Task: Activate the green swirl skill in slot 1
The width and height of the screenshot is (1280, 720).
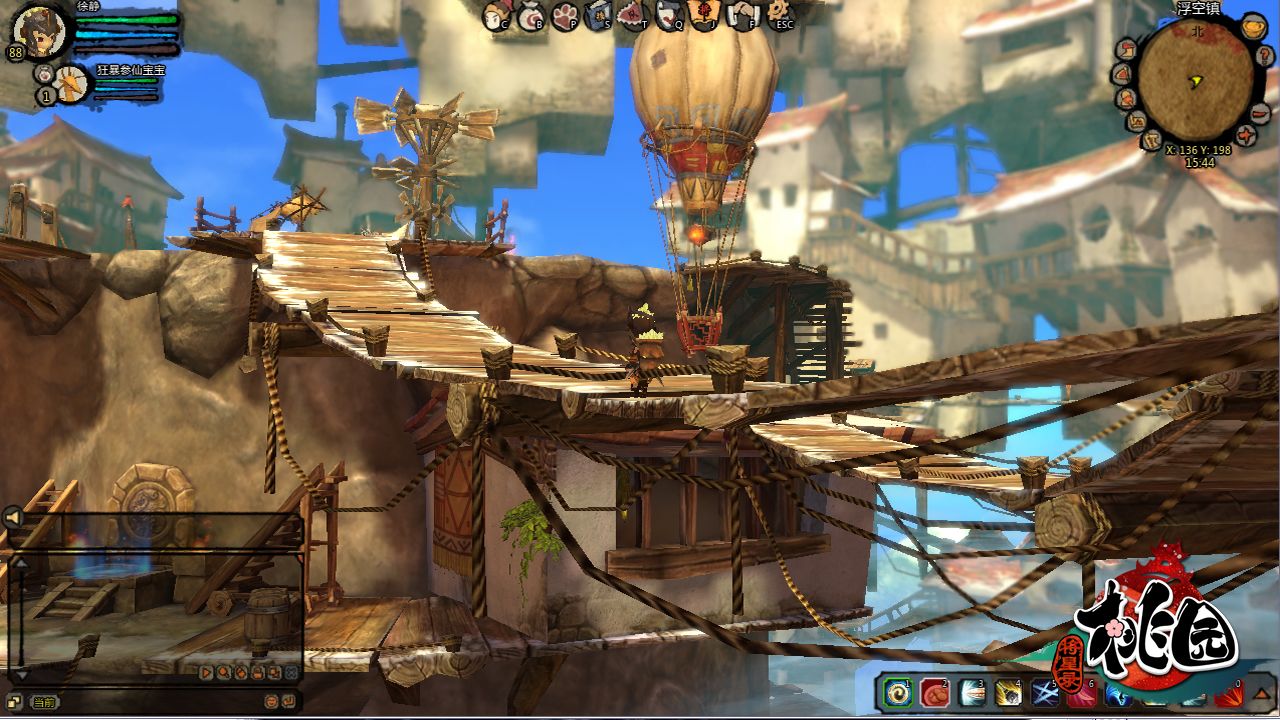Action: click(x=898, y=694)
